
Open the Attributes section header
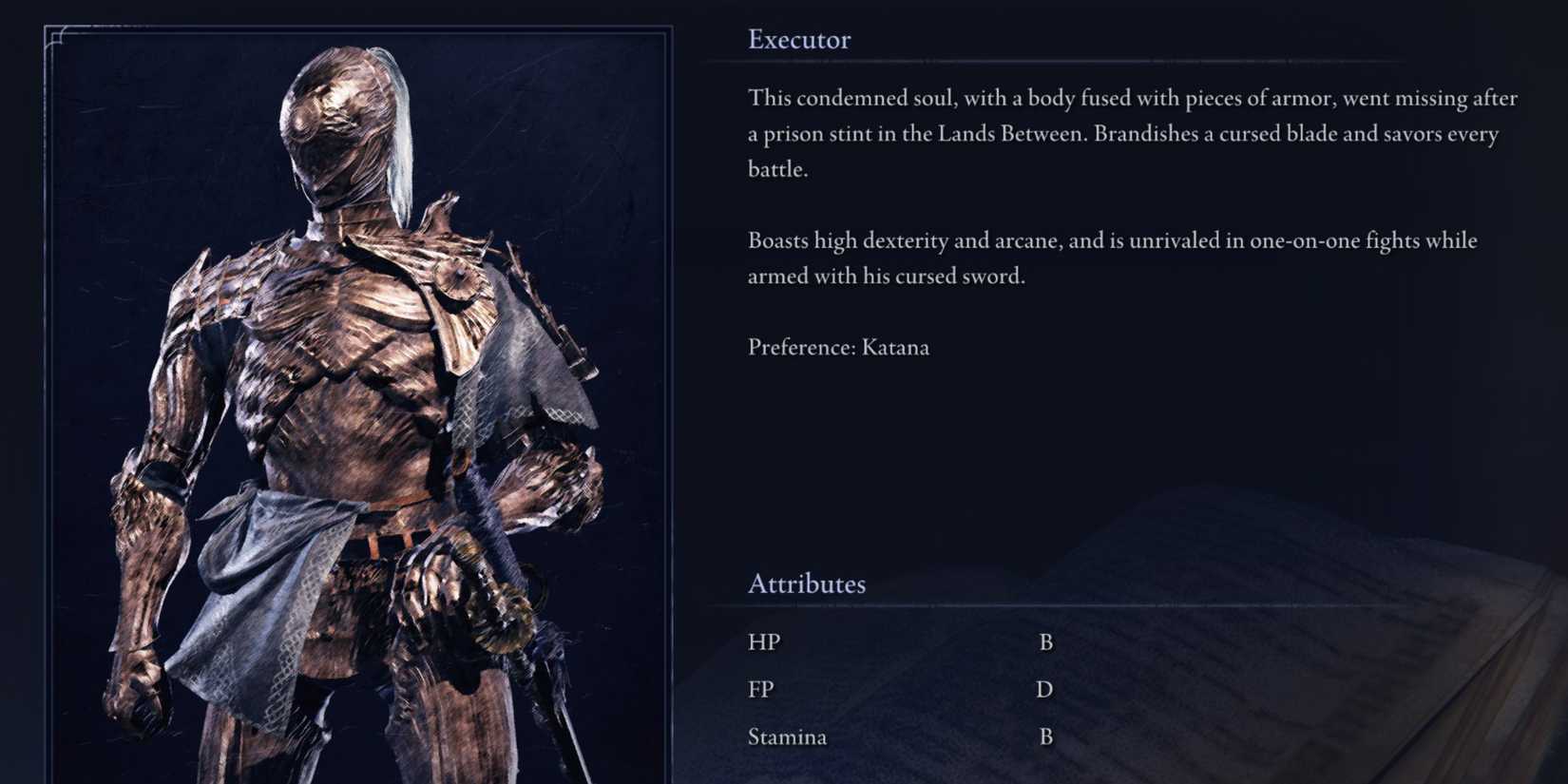pyautogui.click(x=807, y=583)
